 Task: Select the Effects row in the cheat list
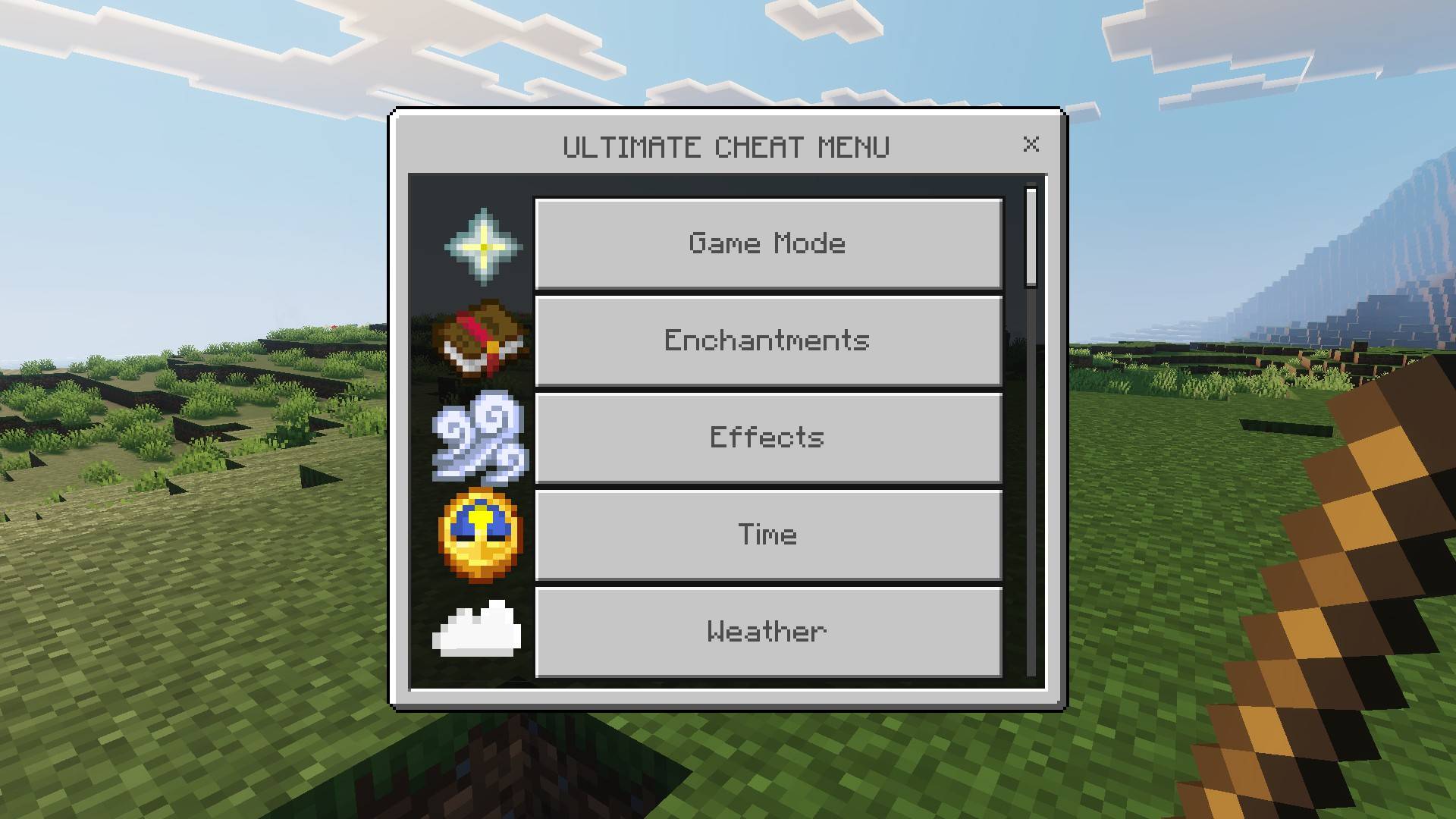click(x=767, y=437)
